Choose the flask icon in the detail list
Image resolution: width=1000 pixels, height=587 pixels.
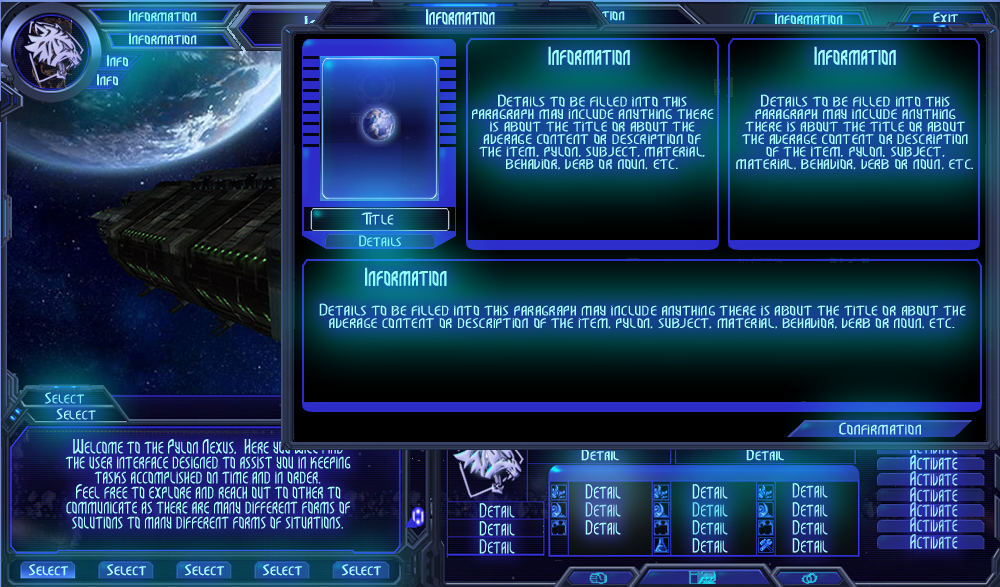pos(661,546)
